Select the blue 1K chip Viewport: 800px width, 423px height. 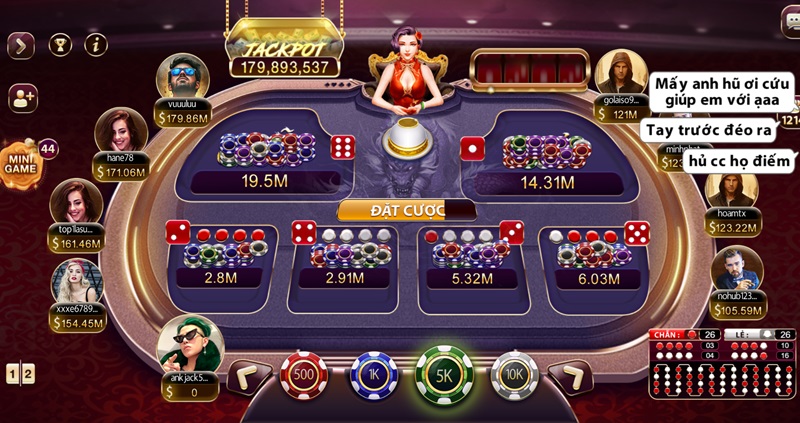coord(373,375)
